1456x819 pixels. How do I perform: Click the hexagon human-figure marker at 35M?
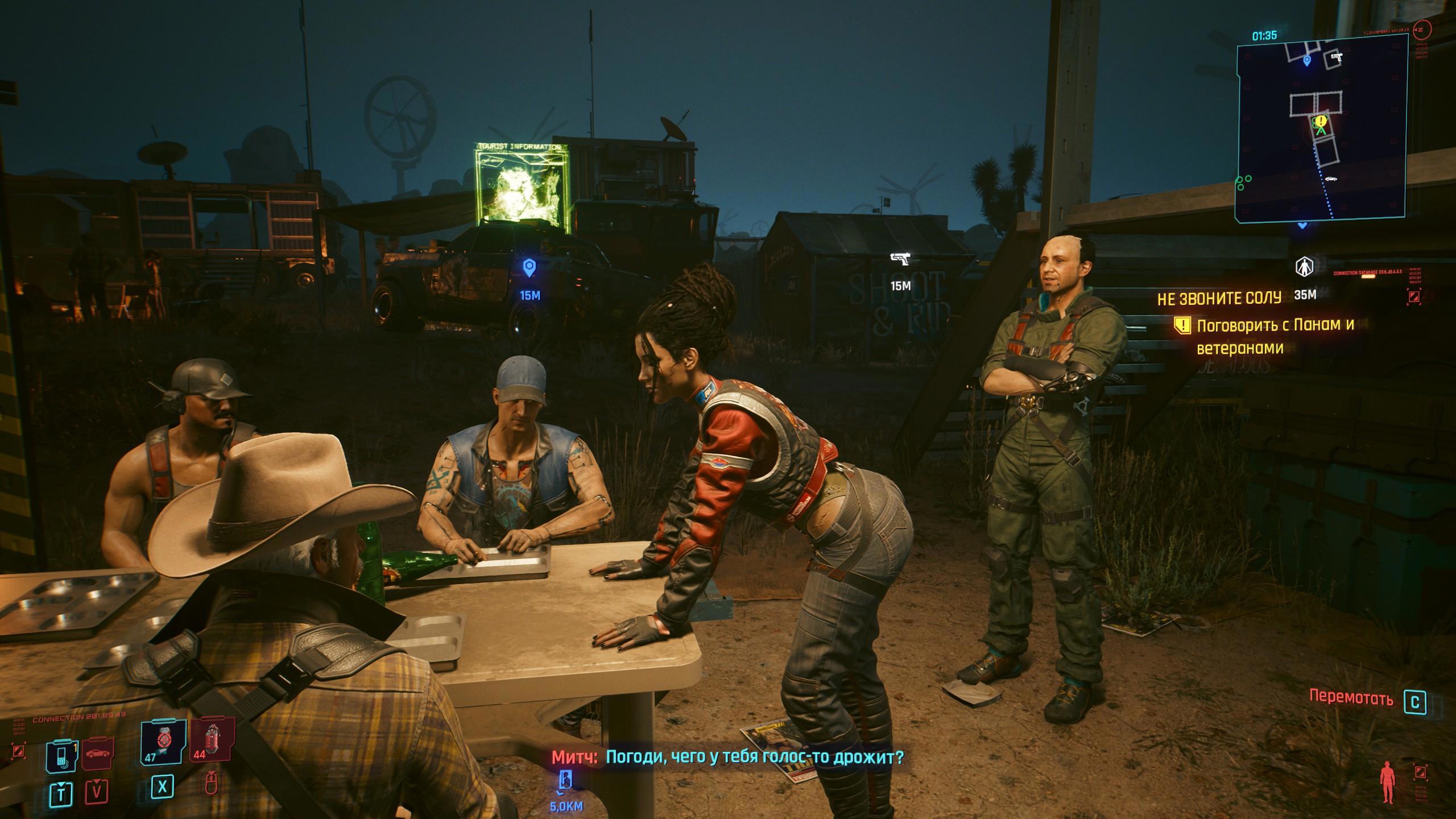coord(1303,267)
